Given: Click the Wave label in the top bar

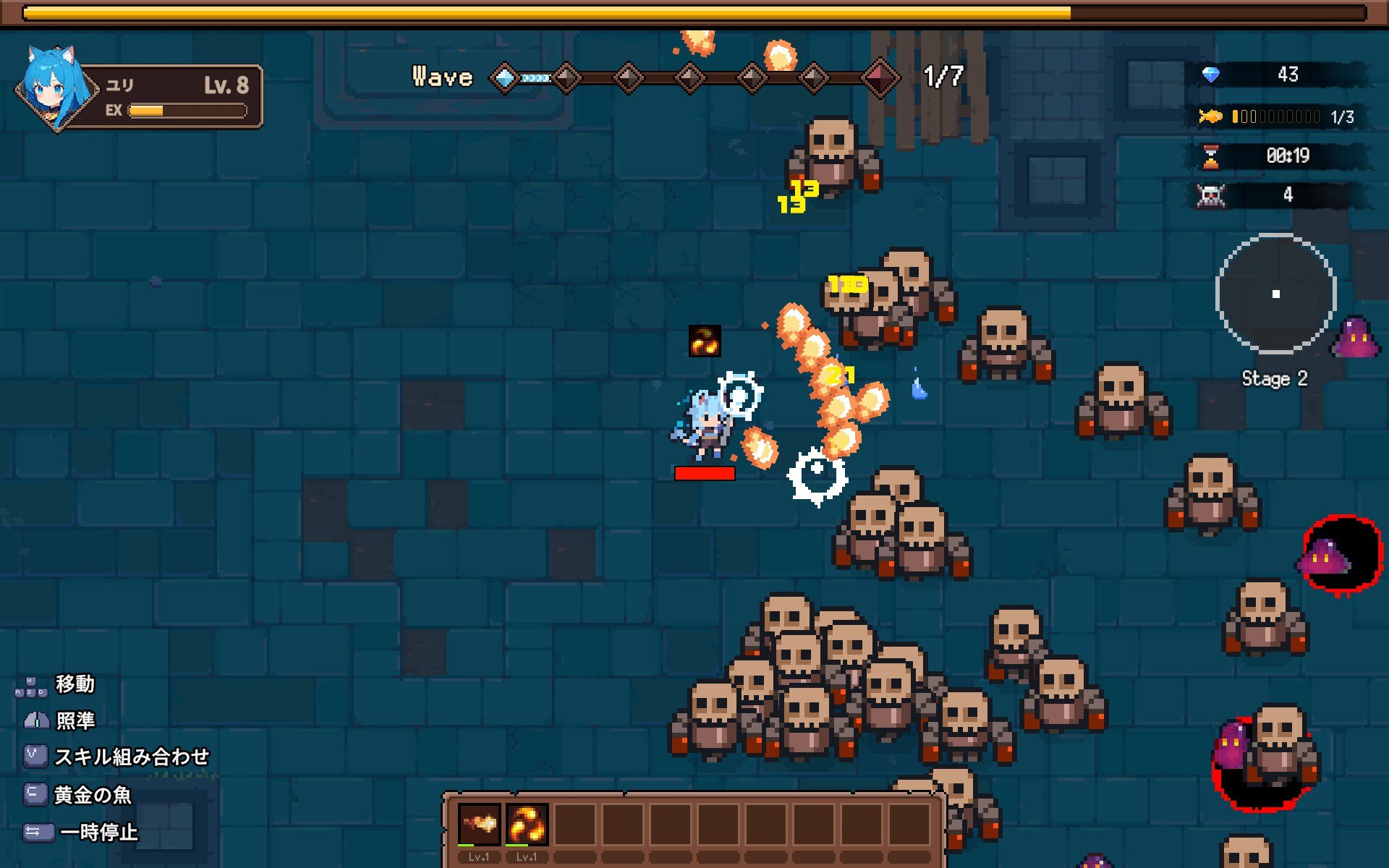Looking at the screenshot, I should [441, 76].
